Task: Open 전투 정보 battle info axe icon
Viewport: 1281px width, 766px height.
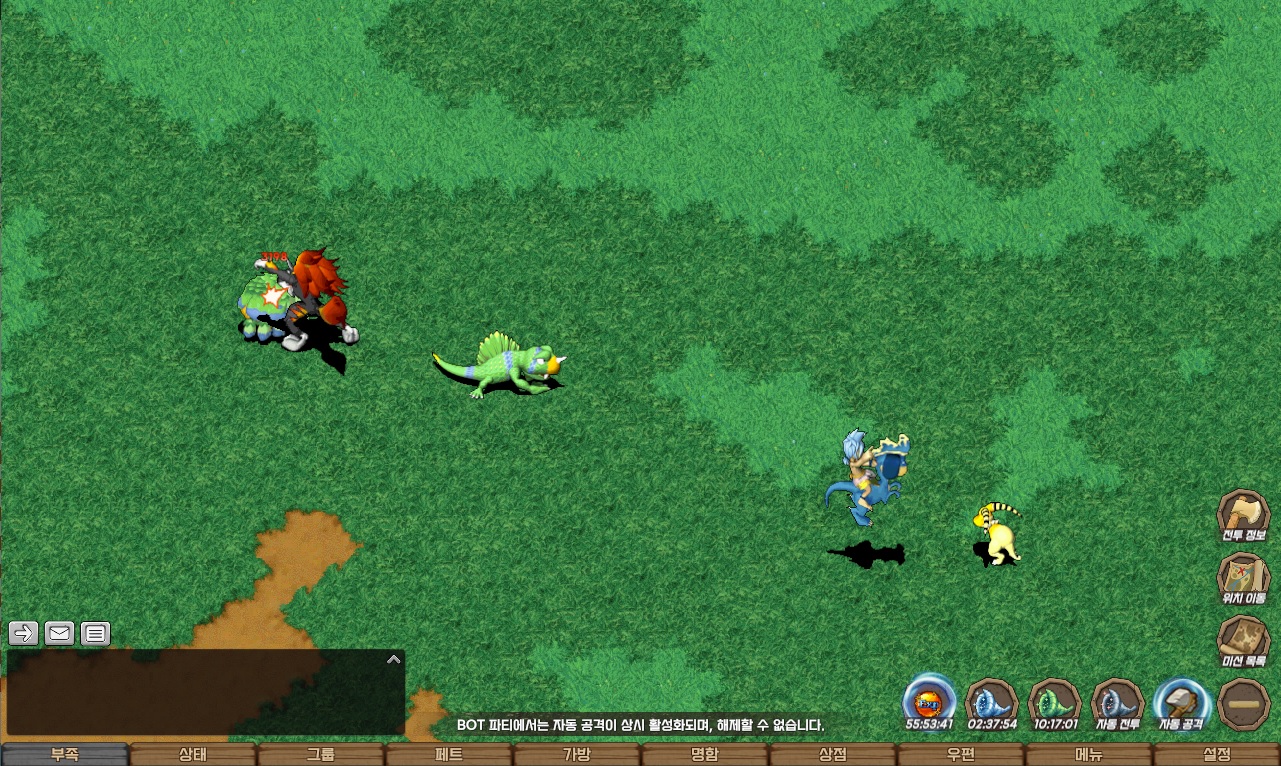Action: (1243, 515)
